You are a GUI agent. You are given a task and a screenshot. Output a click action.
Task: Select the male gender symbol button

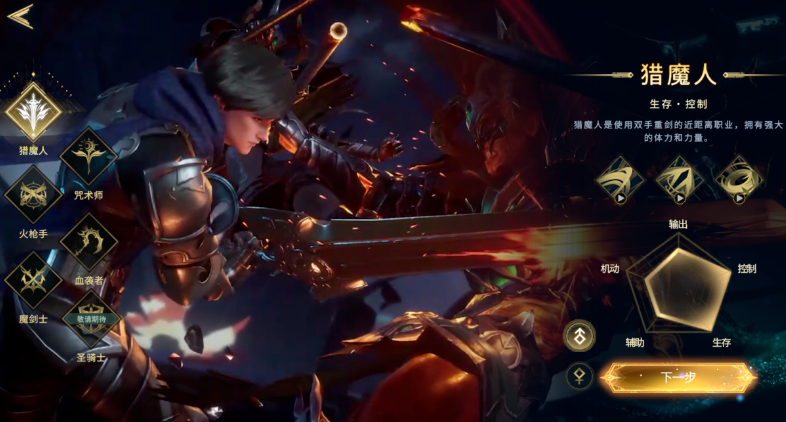tap(580, 336)
